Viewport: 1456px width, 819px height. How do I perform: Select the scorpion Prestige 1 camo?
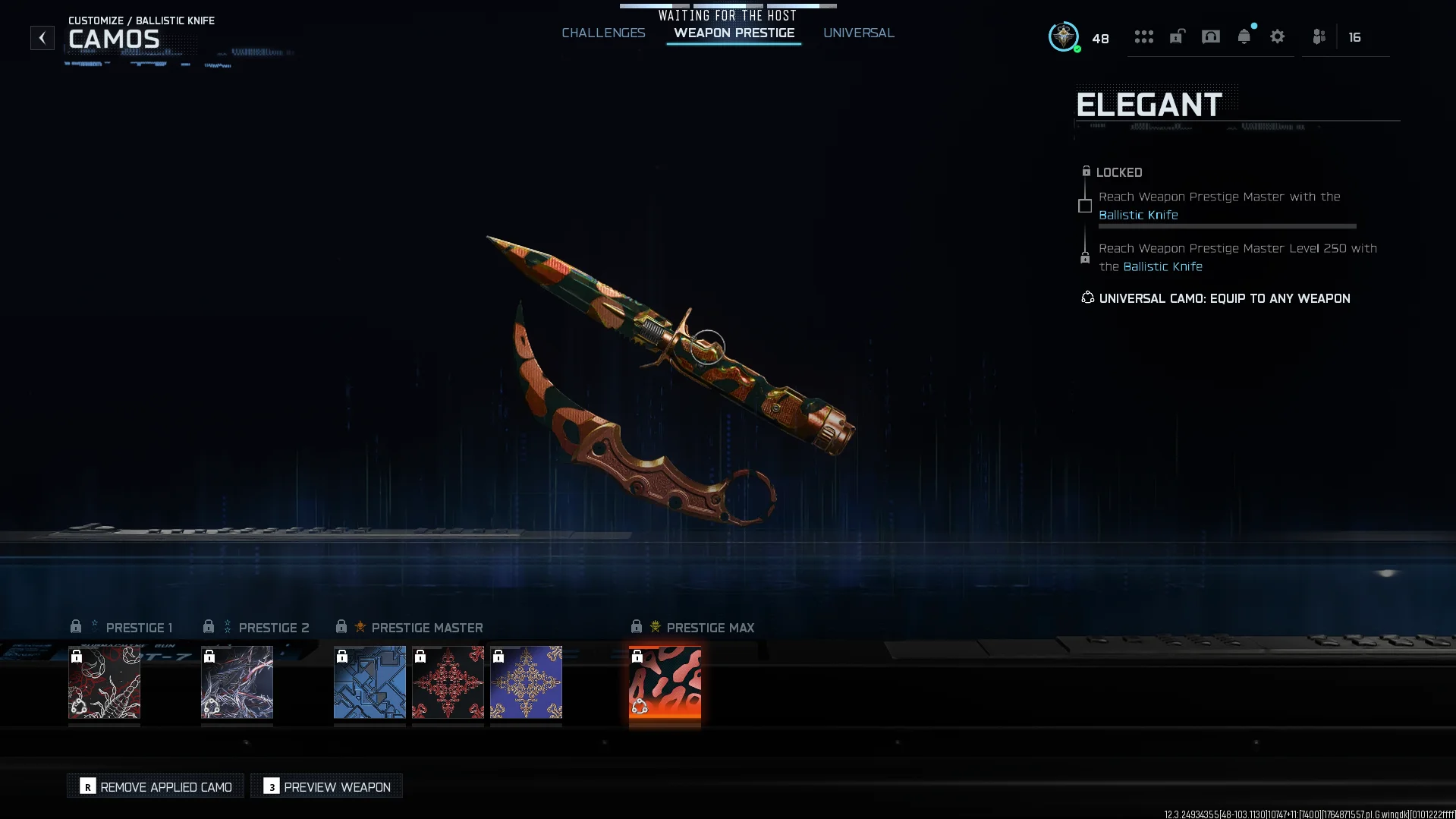[105, 682]
